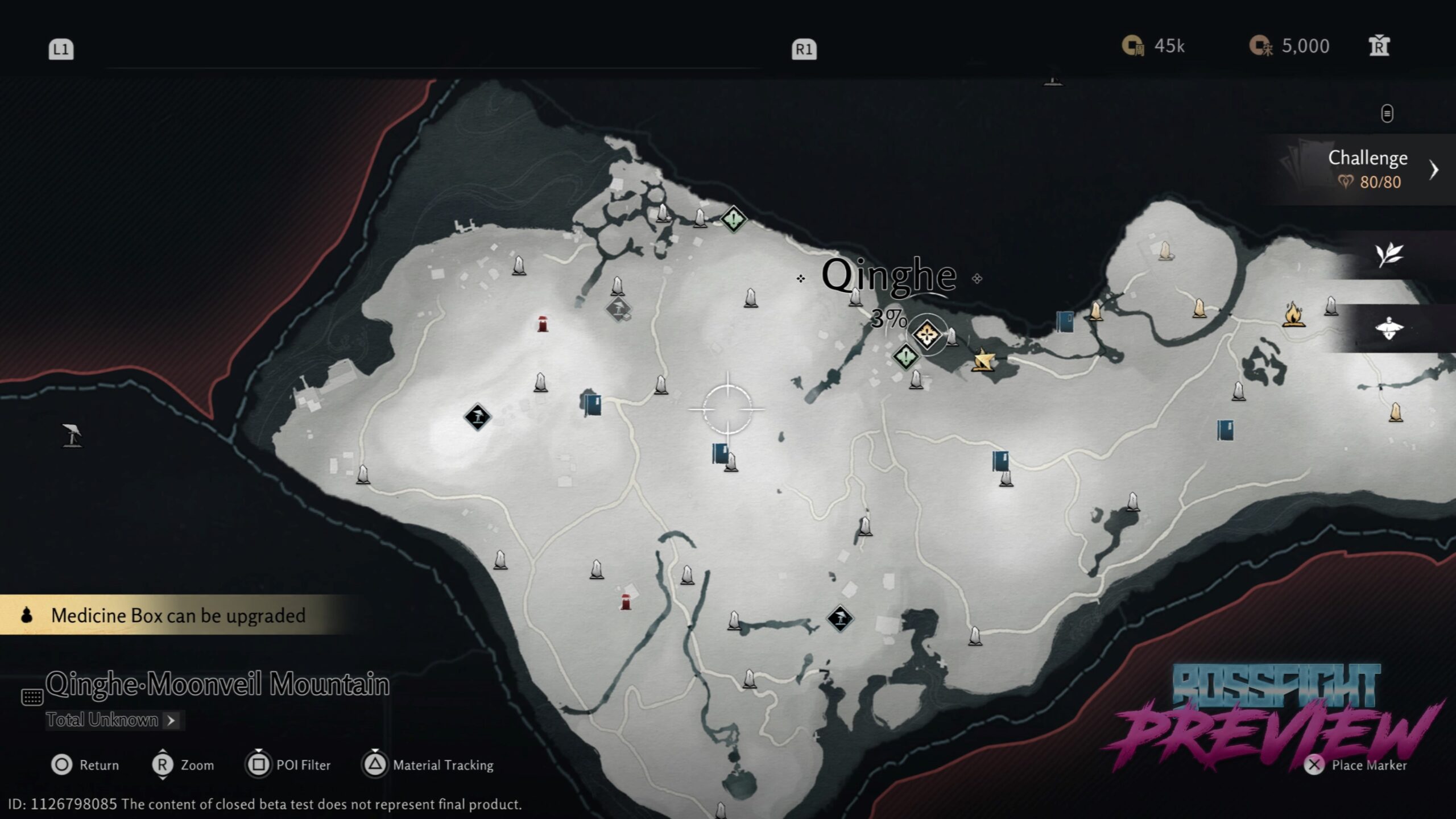
Task: Select the golden anvil map marker
Action: click(x=983, y=360)
